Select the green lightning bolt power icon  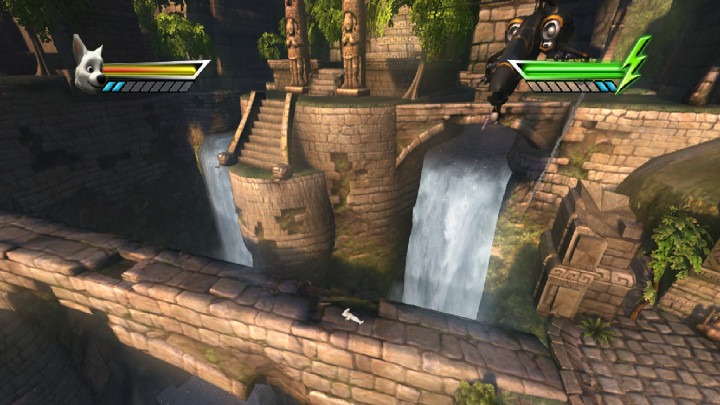(634, 63)
